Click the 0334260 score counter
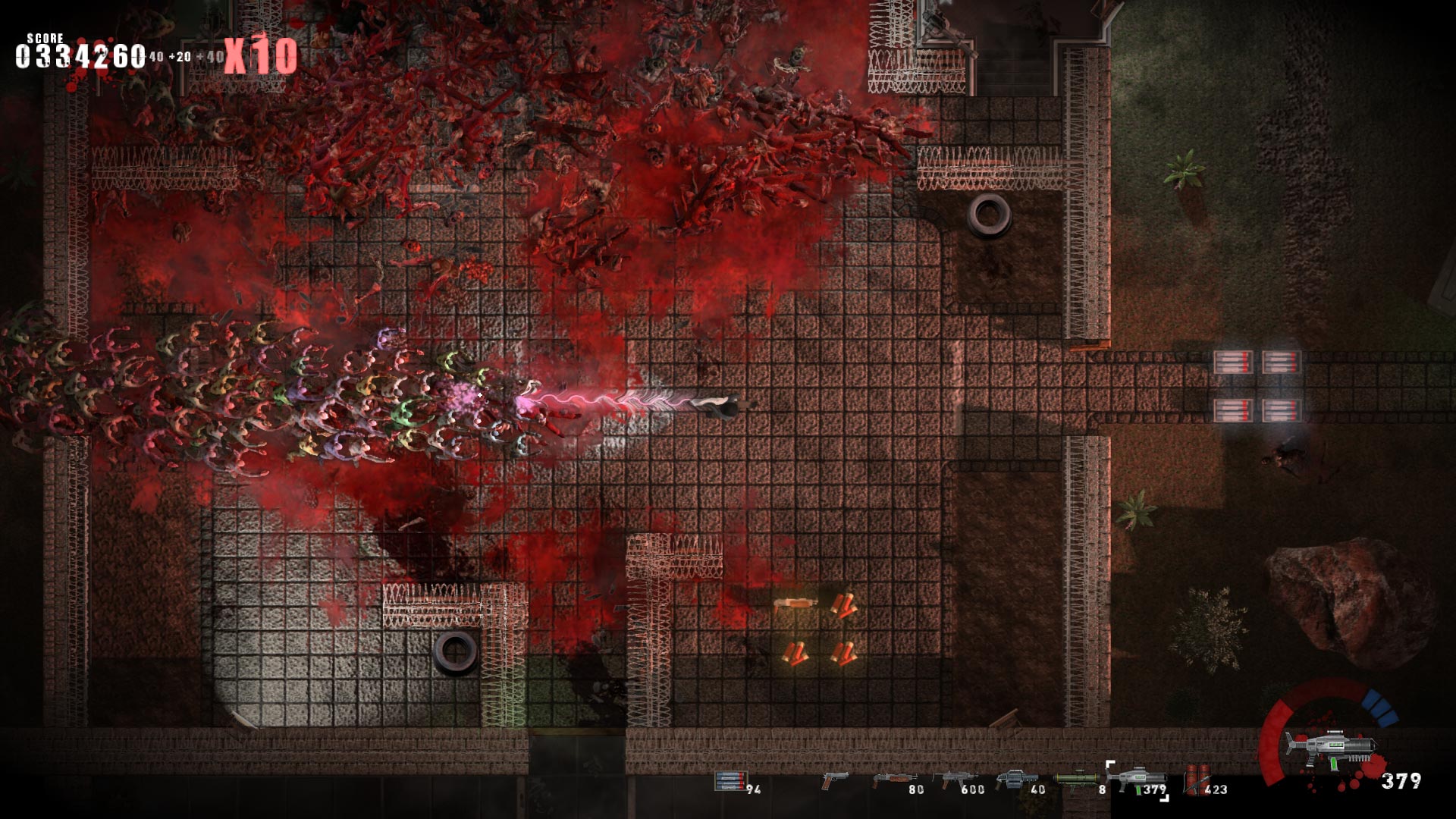The height and width of the screenshot is (819, 1456). tap(78, 54)
